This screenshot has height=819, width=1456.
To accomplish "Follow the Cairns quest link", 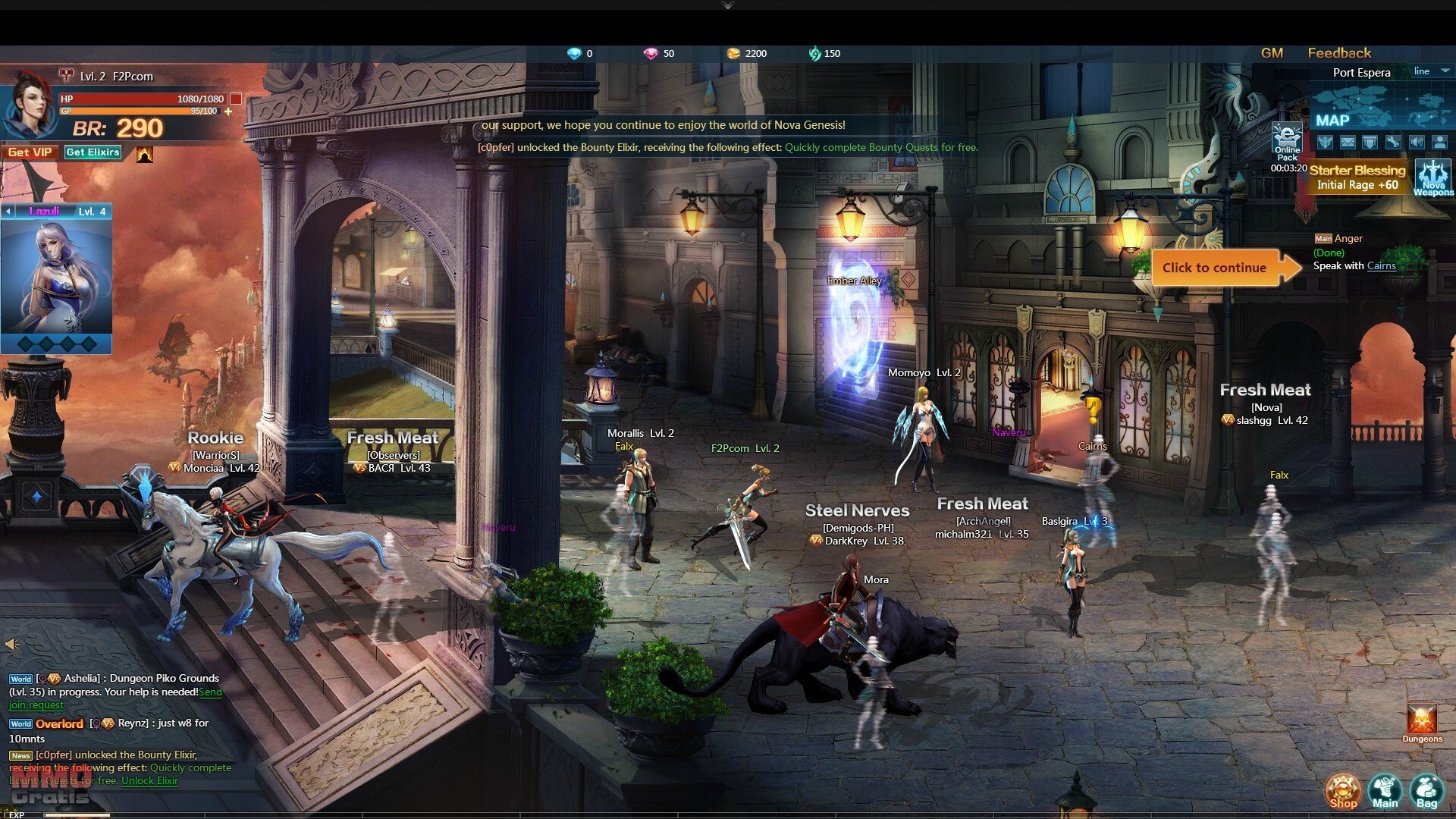I will click(1381, 266).
